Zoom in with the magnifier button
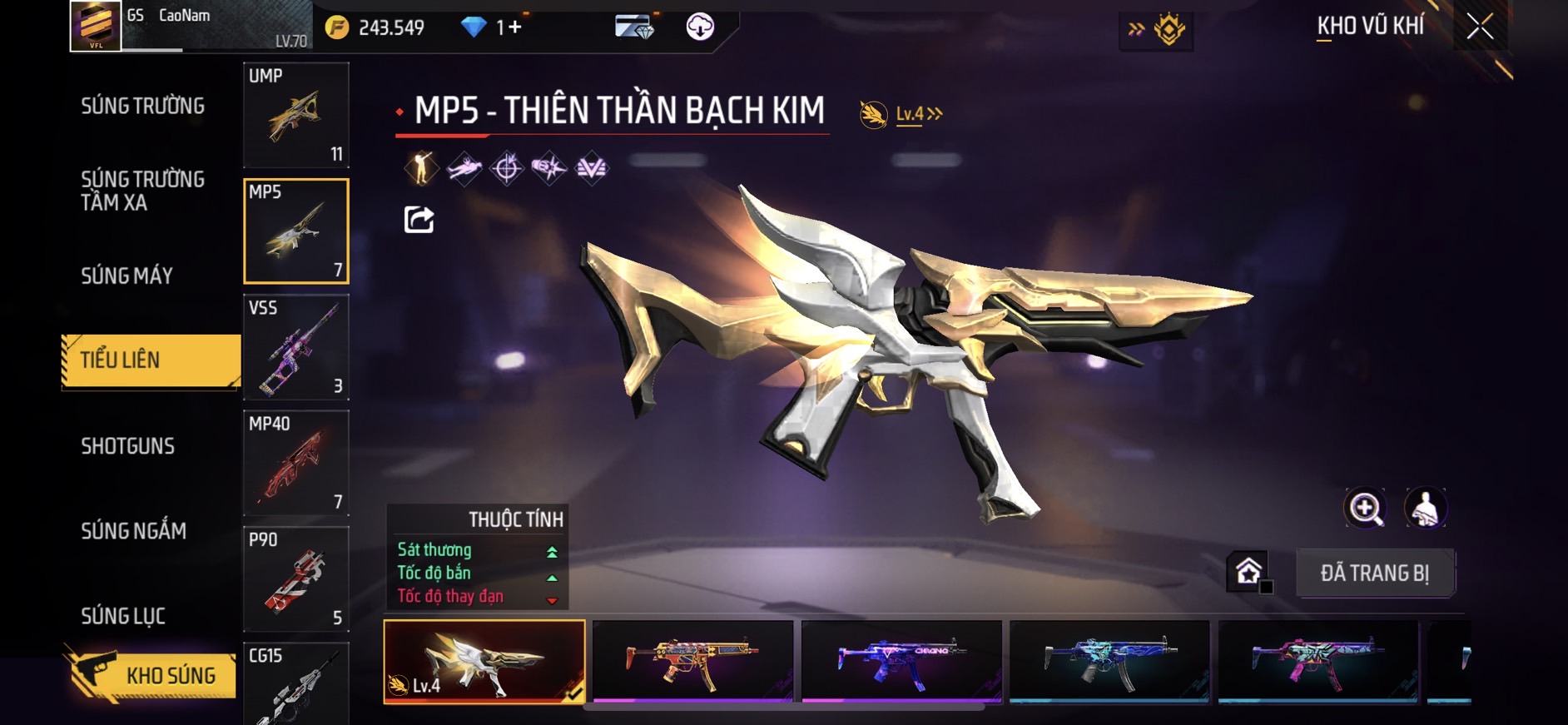The height and width of the screenshot is (725, 1568). (1365, 508)
